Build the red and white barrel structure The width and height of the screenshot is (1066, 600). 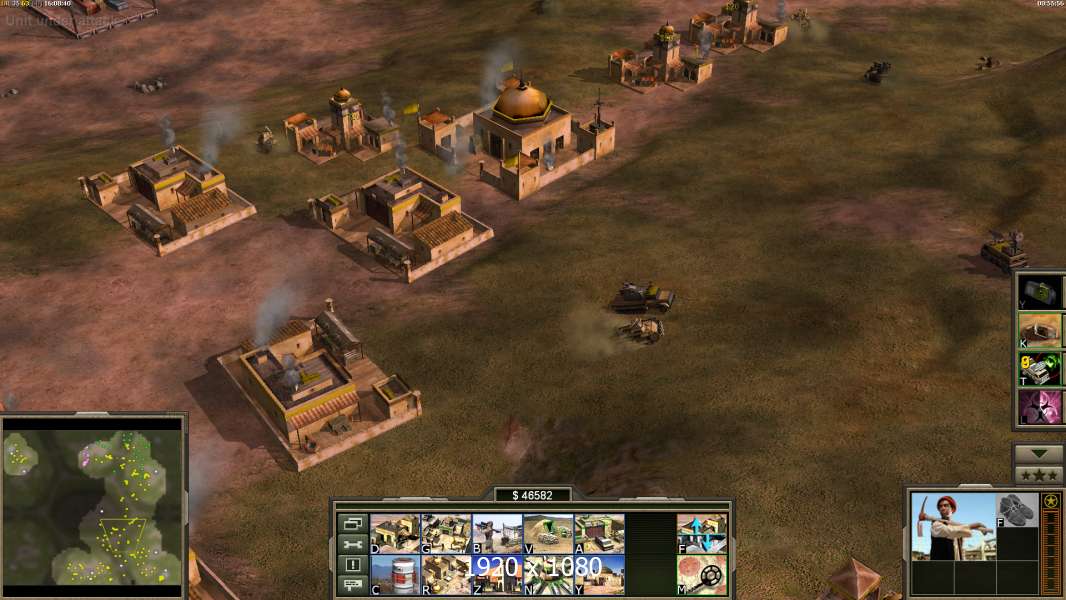tap(395, 575)
